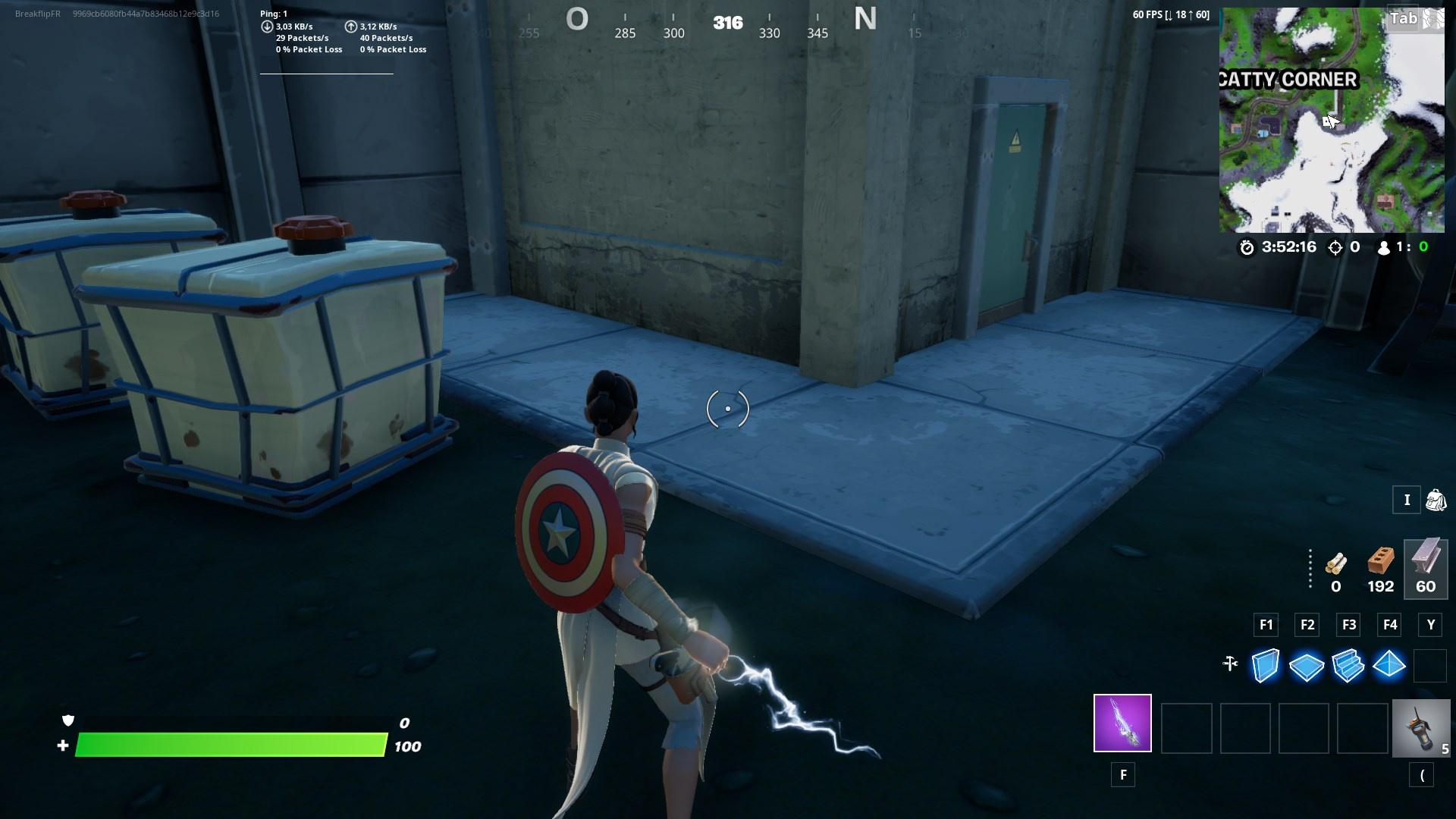Click the stopwatch icon beside the match timer
Image resolution: width=1456 pixels, height=819 pixels.
(1245, 246)
